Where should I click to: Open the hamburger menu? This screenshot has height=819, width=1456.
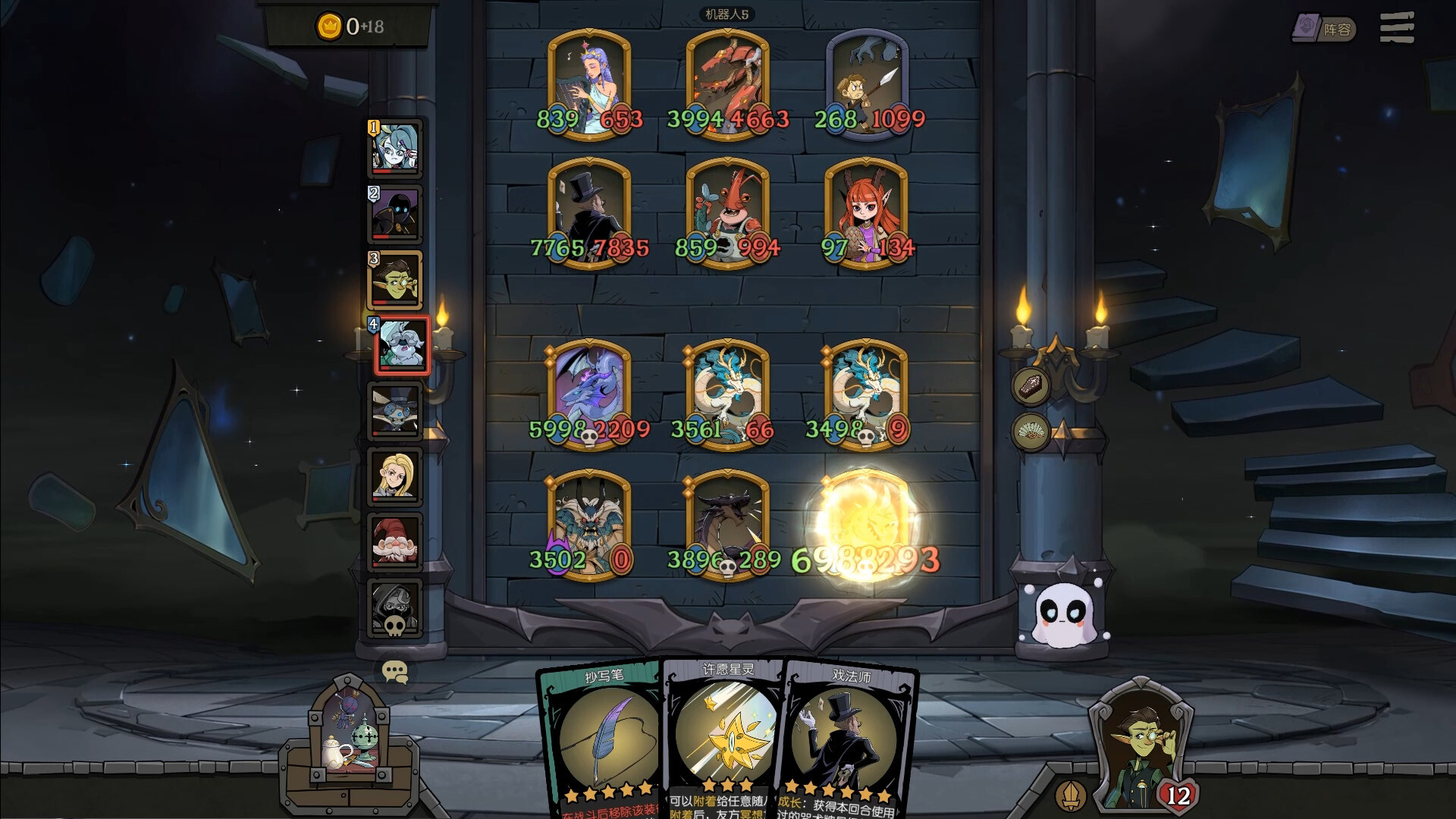coord(1397,28)
